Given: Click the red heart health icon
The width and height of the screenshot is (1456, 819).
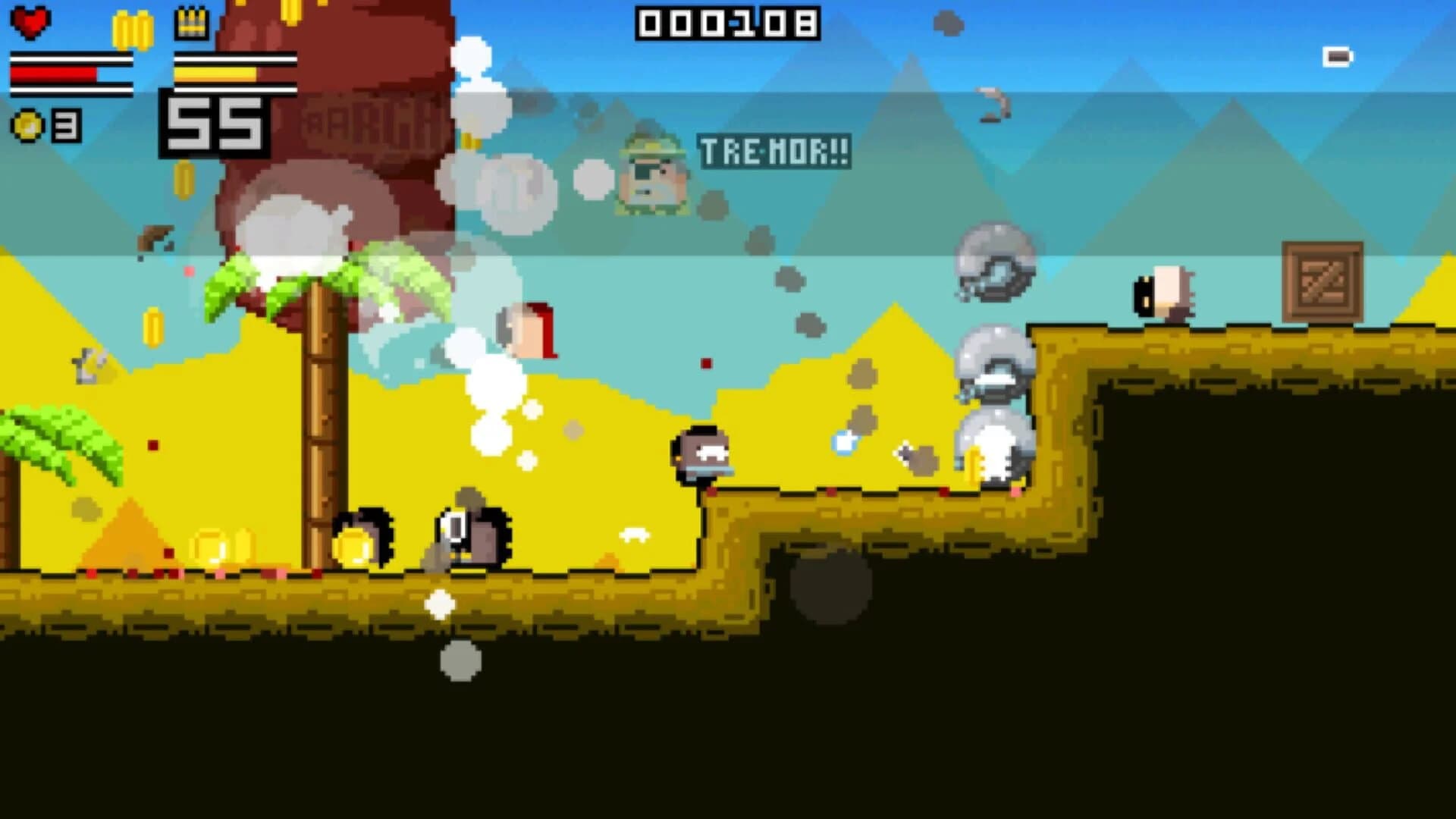Looking at the screenshot, I should click(30, 23).
